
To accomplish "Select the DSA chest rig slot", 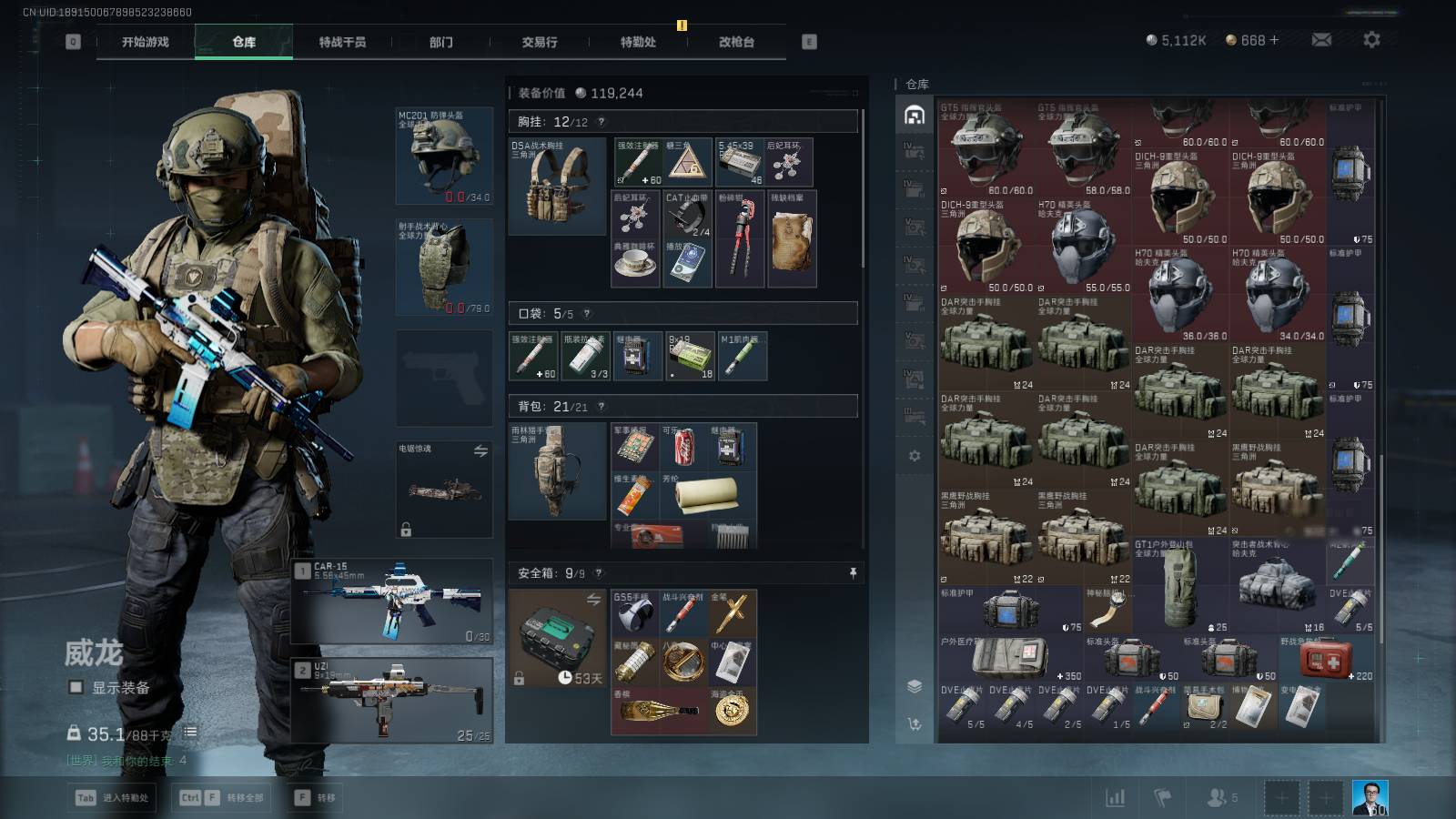I will coord(557,186).
